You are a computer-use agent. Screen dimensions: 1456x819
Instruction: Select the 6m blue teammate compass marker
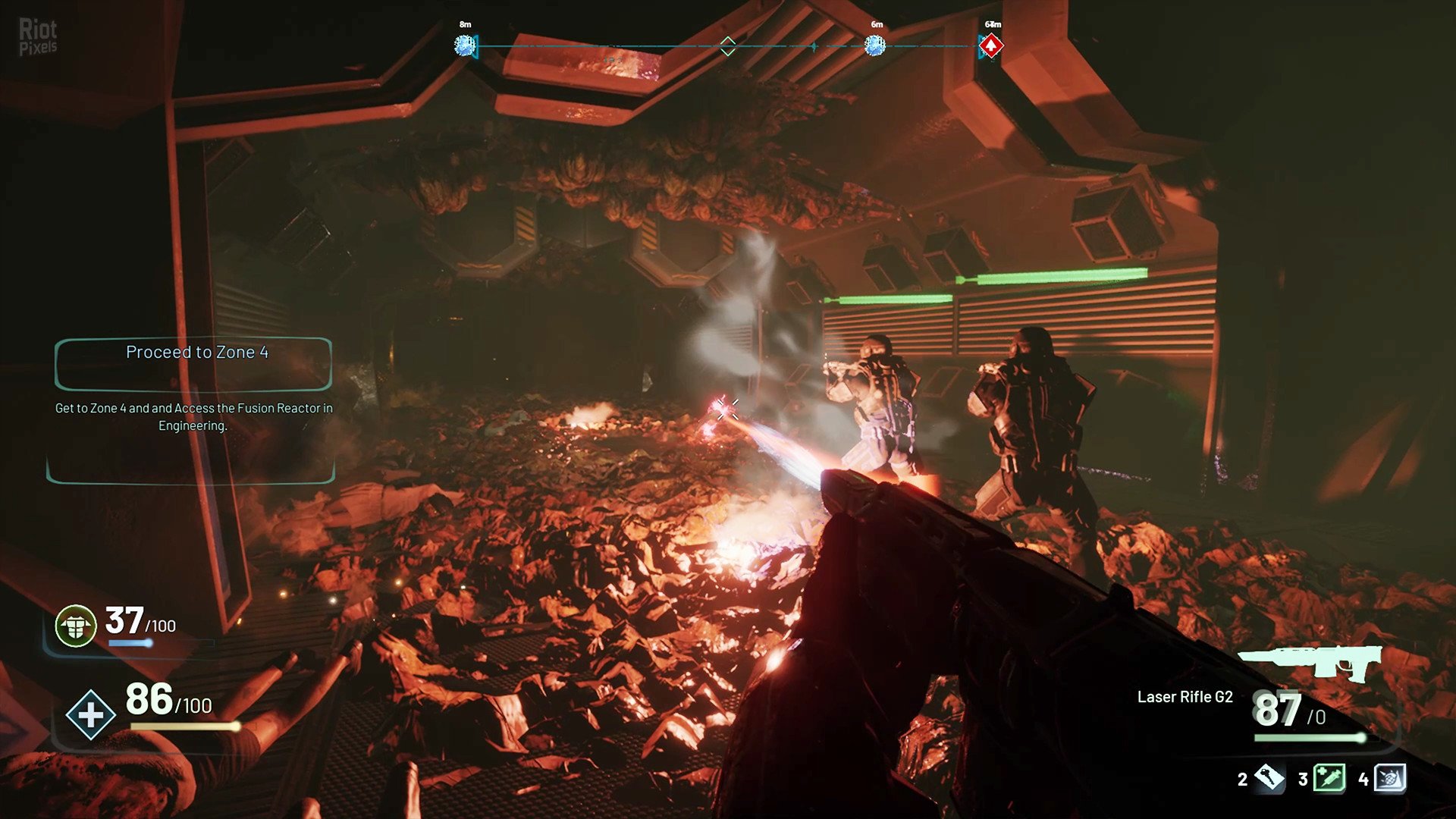[x=875, y=46]
